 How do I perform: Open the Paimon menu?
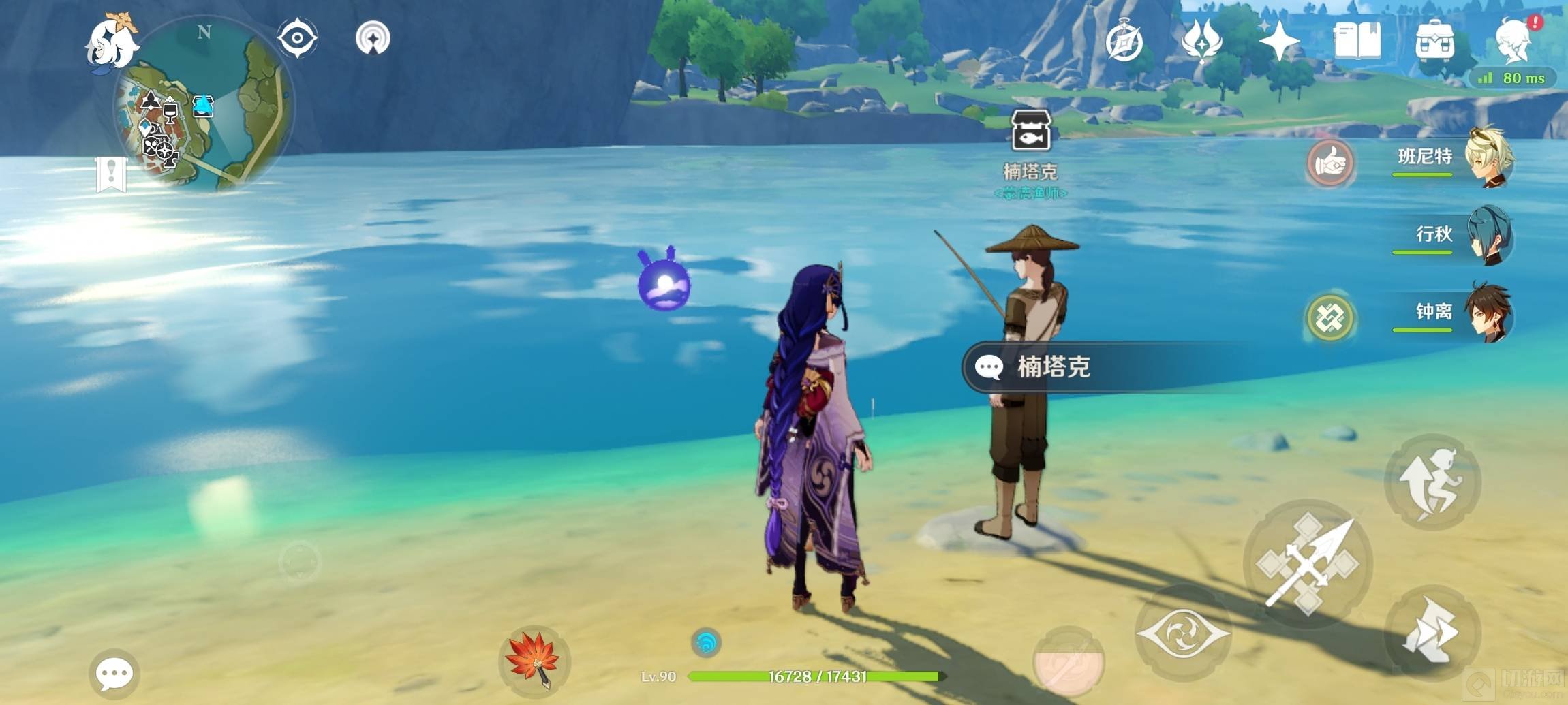111,42
